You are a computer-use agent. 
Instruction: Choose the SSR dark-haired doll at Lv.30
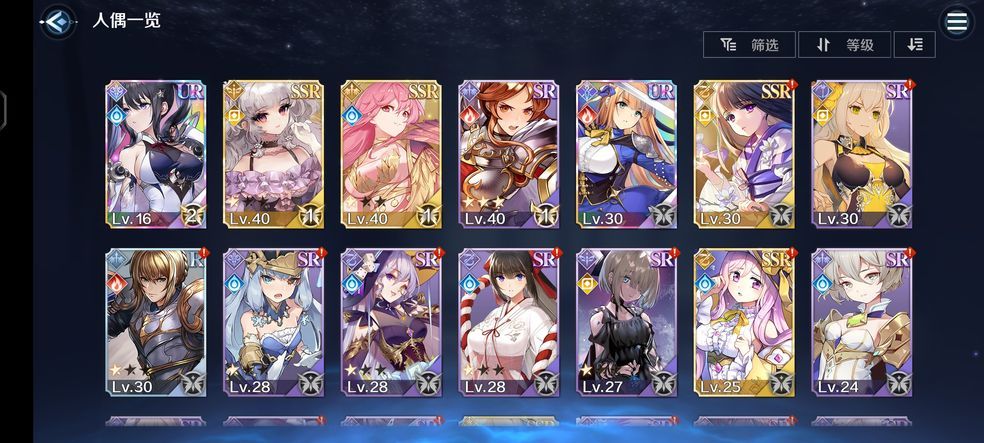[x=745, y=154]
